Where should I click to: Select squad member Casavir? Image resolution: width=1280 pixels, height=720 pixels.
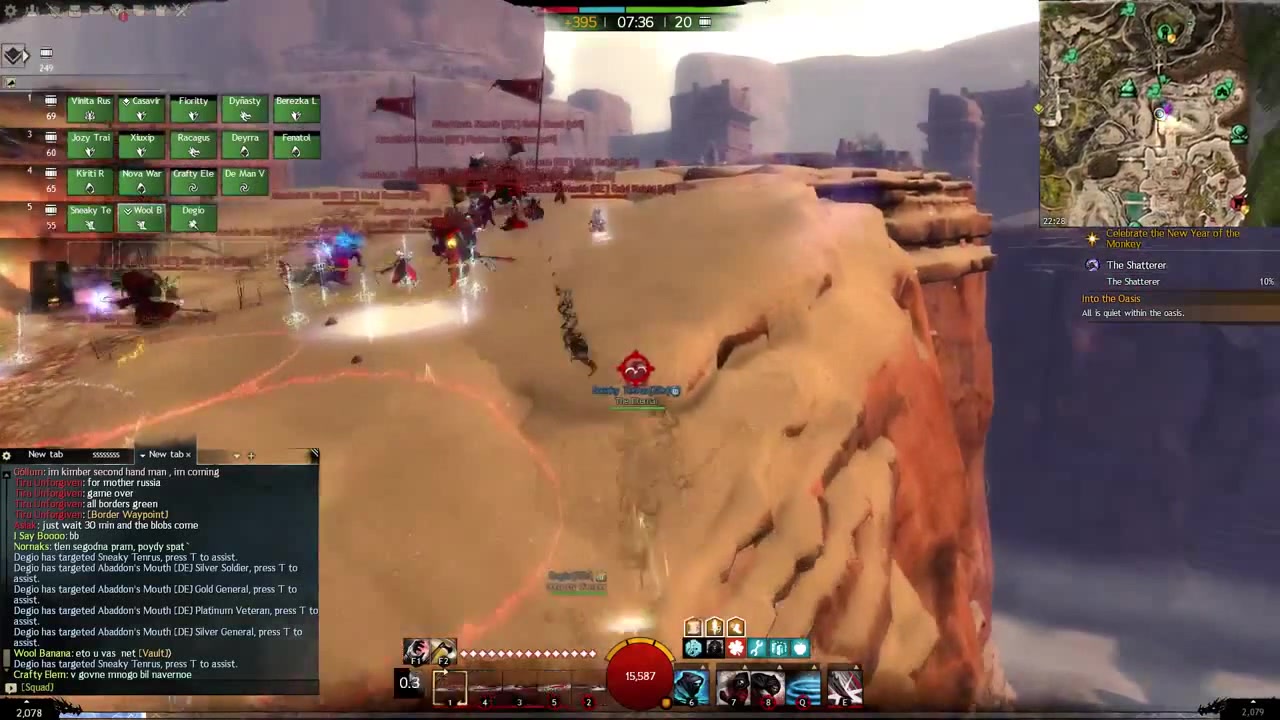tap(141, 109)
